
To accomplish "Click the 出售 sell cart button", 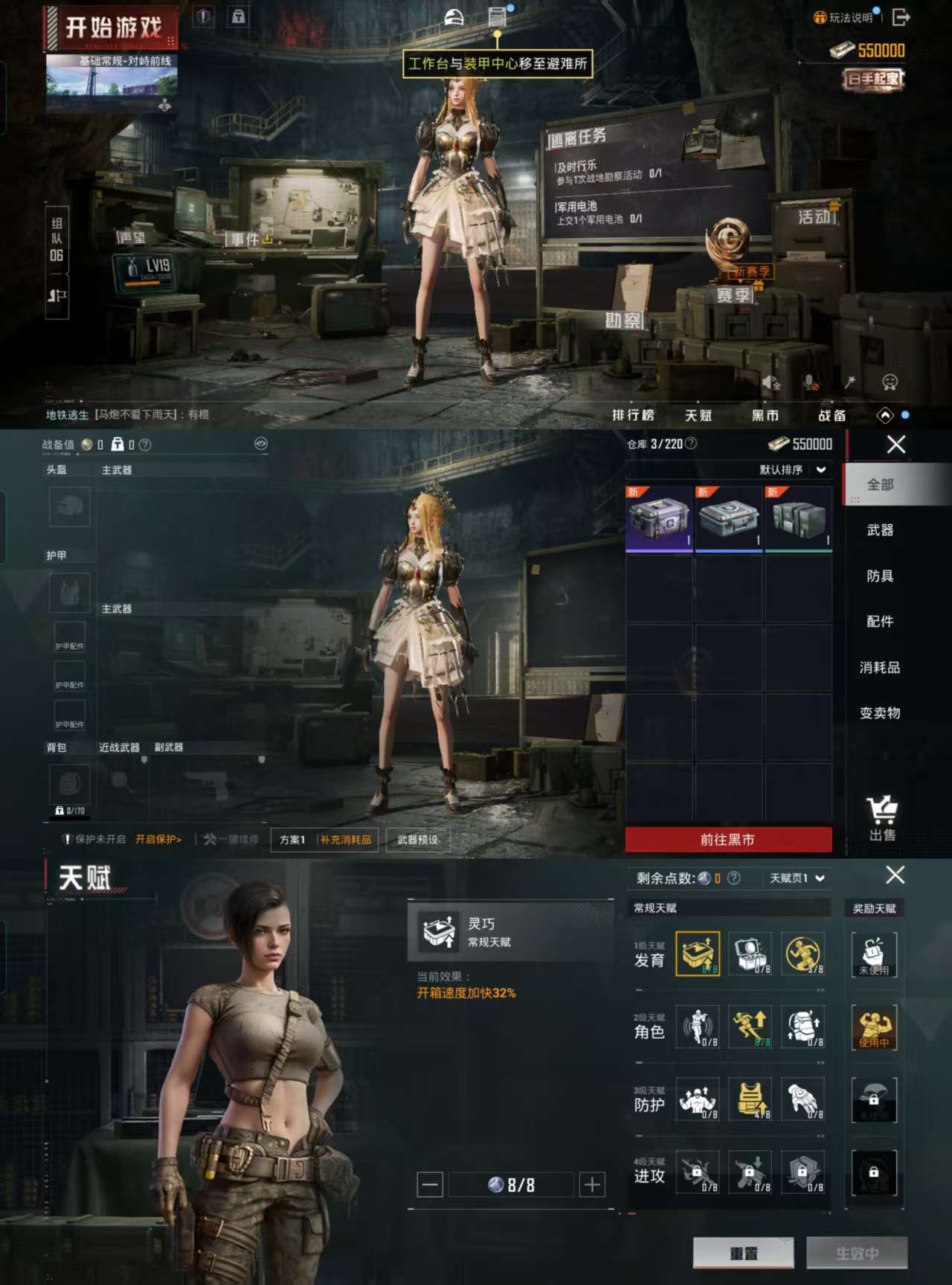I will click(x=882, y=818).
